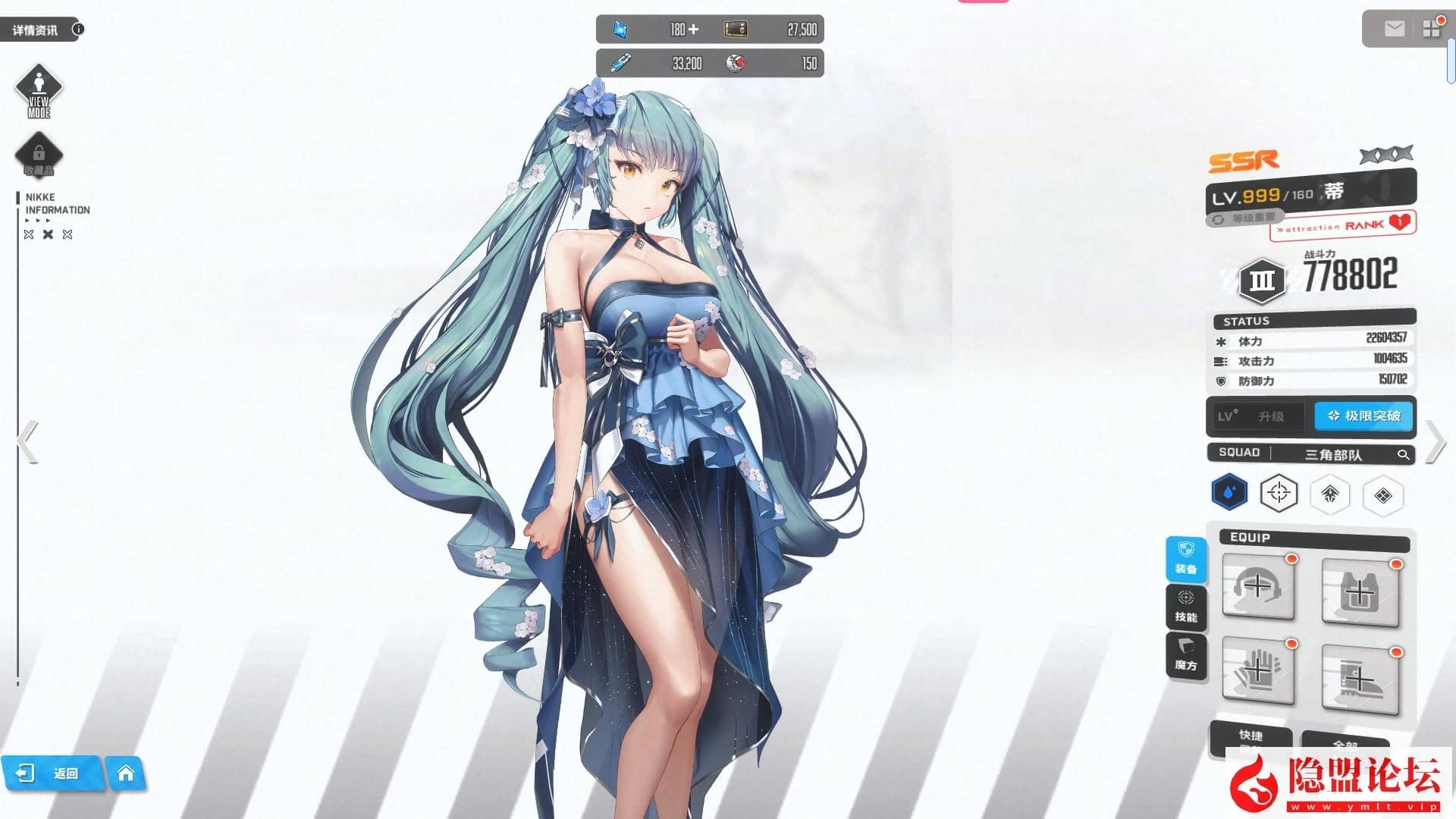Screen dimensions: 1456x819
Task: Open the grid menu icon at top right
Action: [x=1432, y=29]
